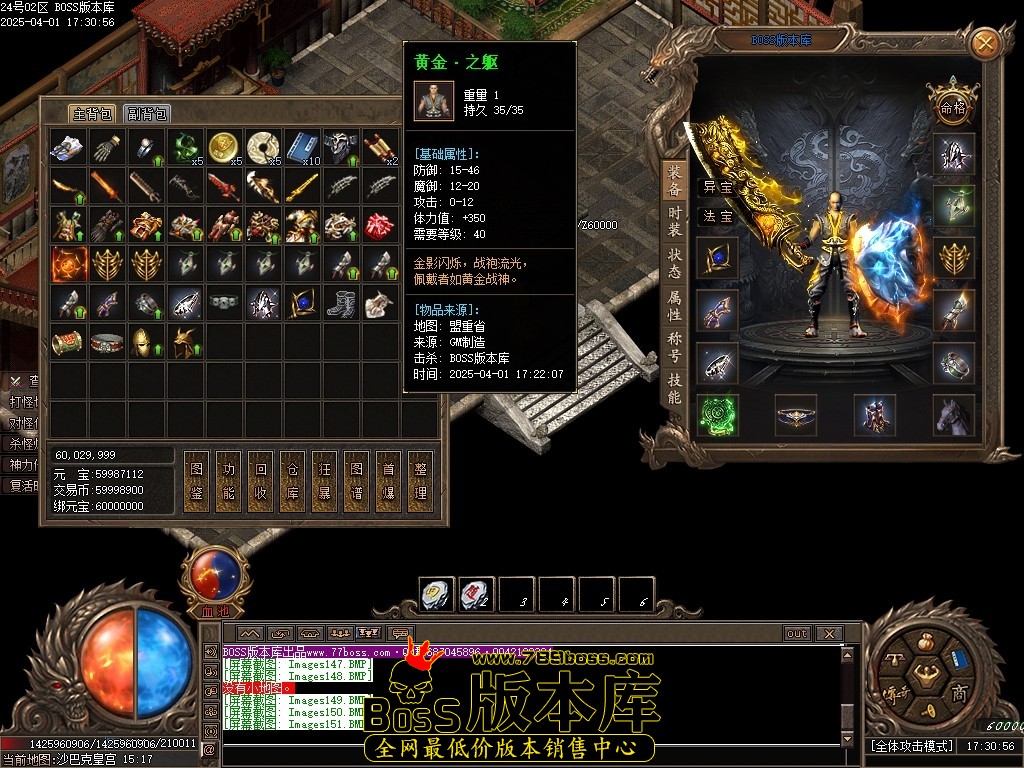This screenshot has height=768, width=1024.
Task: Select the 异宝 treasure button
Action: point(717,187)
